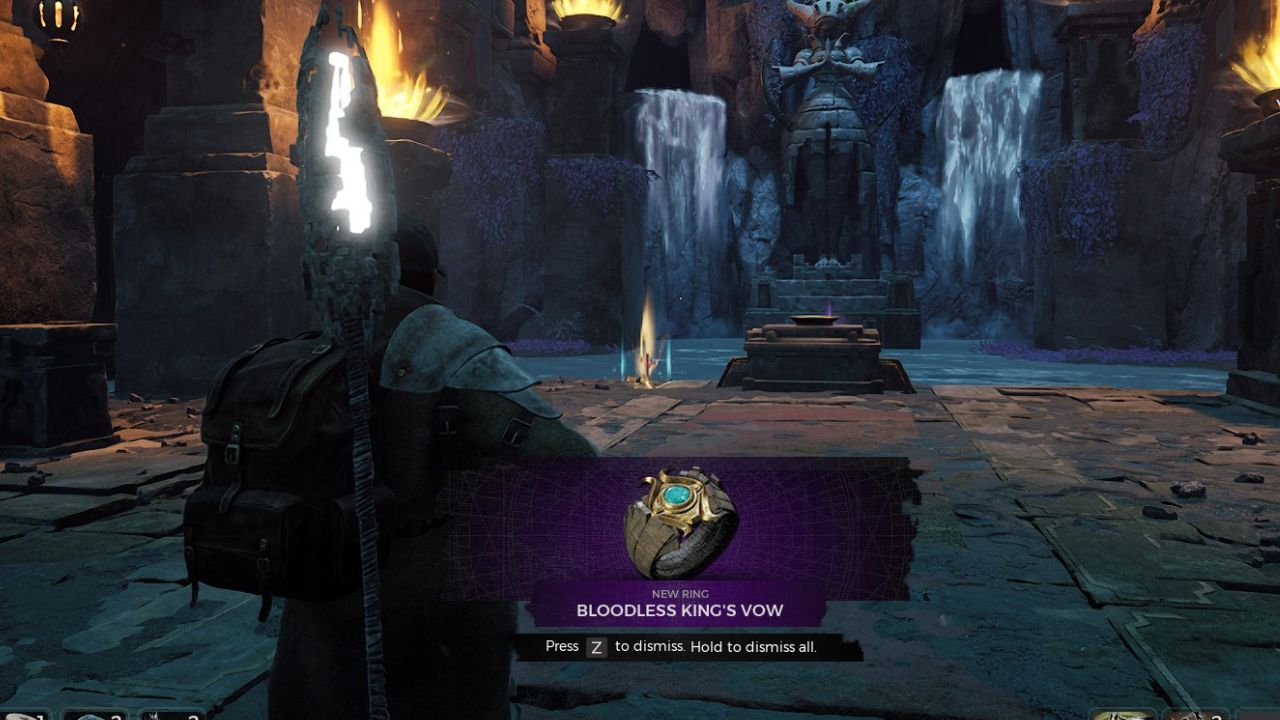1280x720 pixels.
Task: Click the Bloodless King's Vow ring icon
Action: pos(681,523)
